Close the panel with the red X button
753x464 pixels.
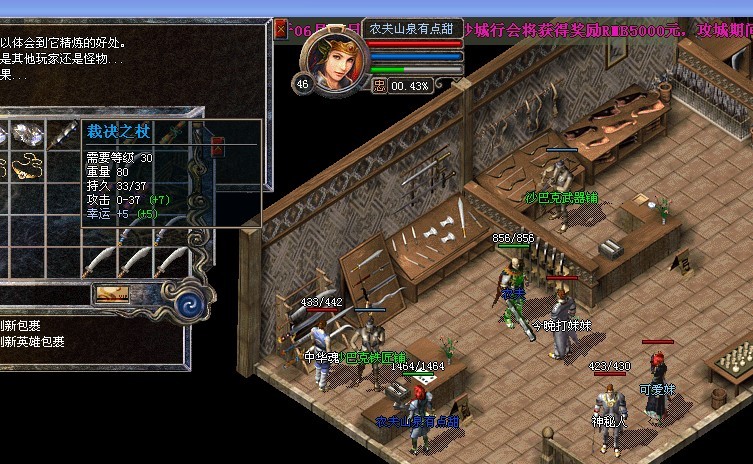pyautogui.click(x=280, y=29)
